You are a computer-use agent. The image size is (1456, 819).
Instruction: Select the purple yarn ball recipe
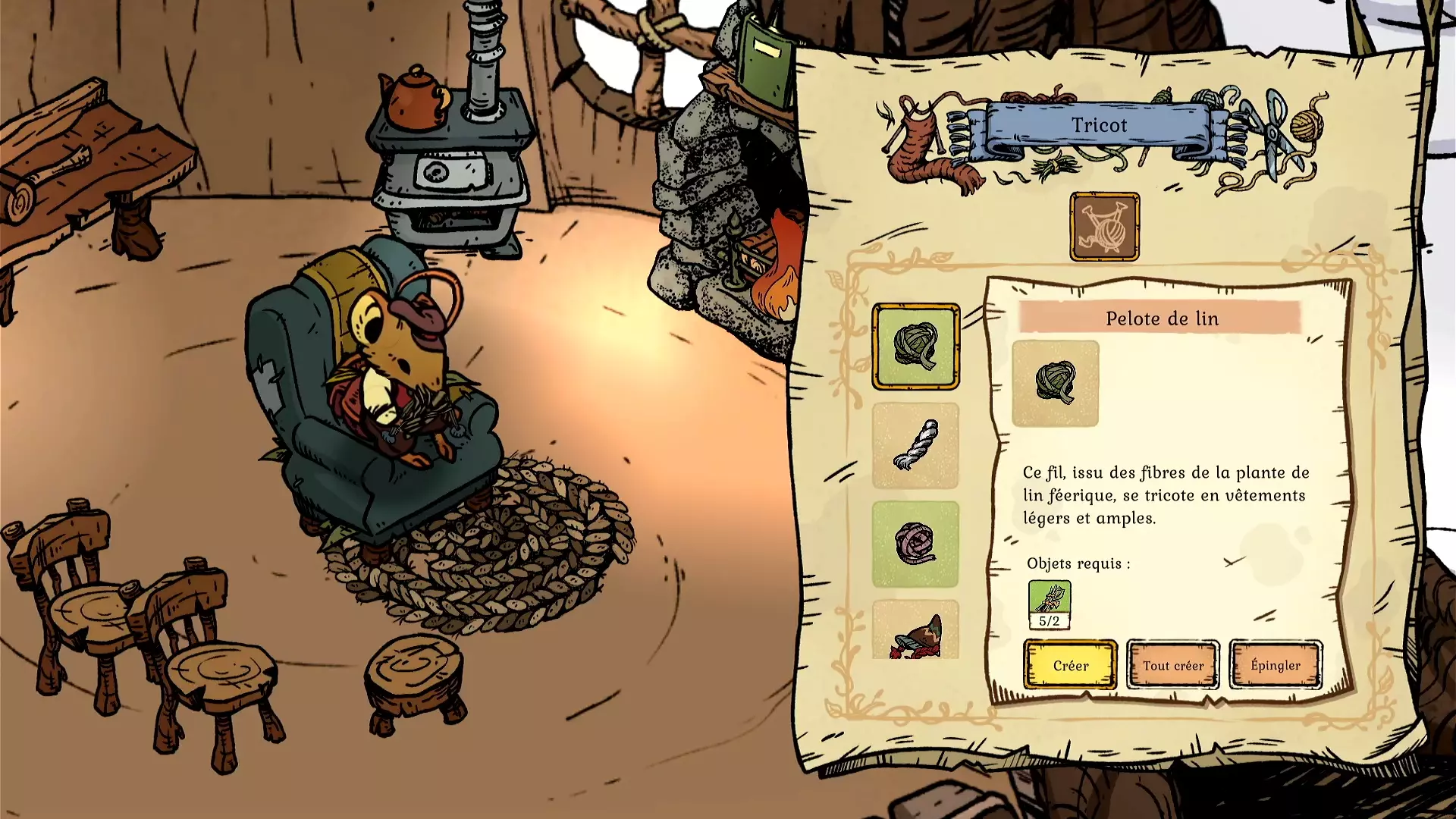[915, 544]
